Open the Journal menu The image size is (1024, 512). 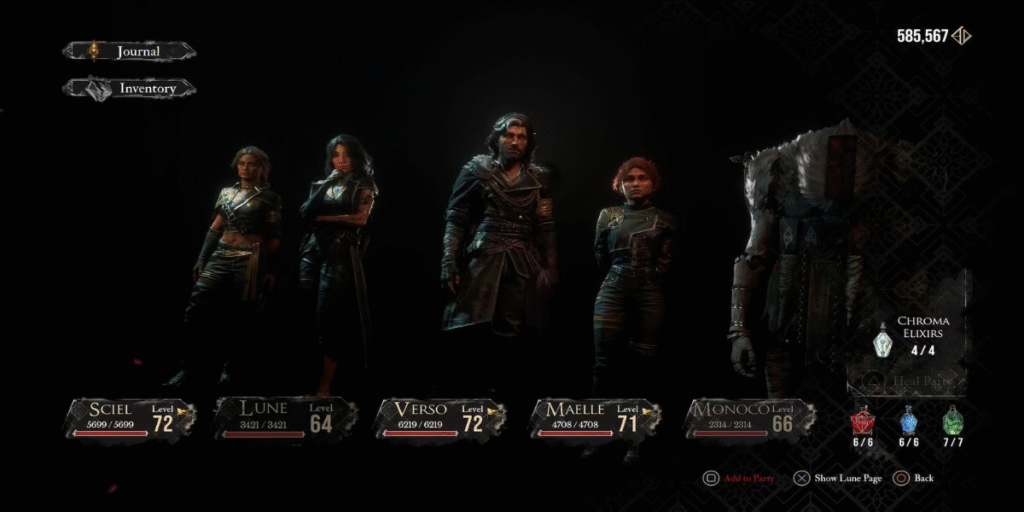(x=129, y=51)
